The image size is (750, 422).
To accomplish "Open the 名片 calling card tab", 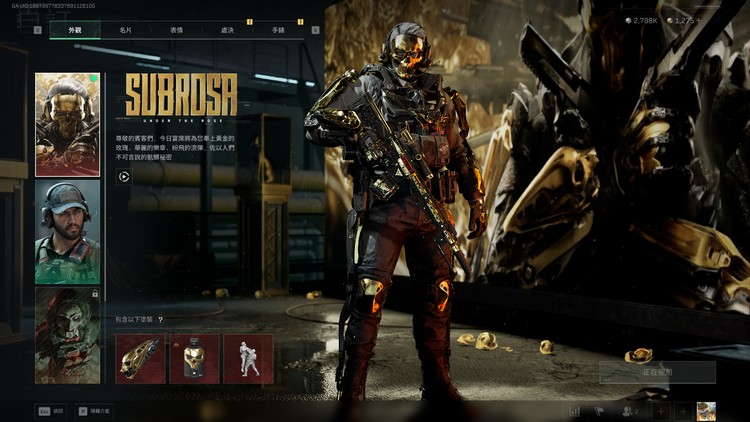I will tap(125, 30).
